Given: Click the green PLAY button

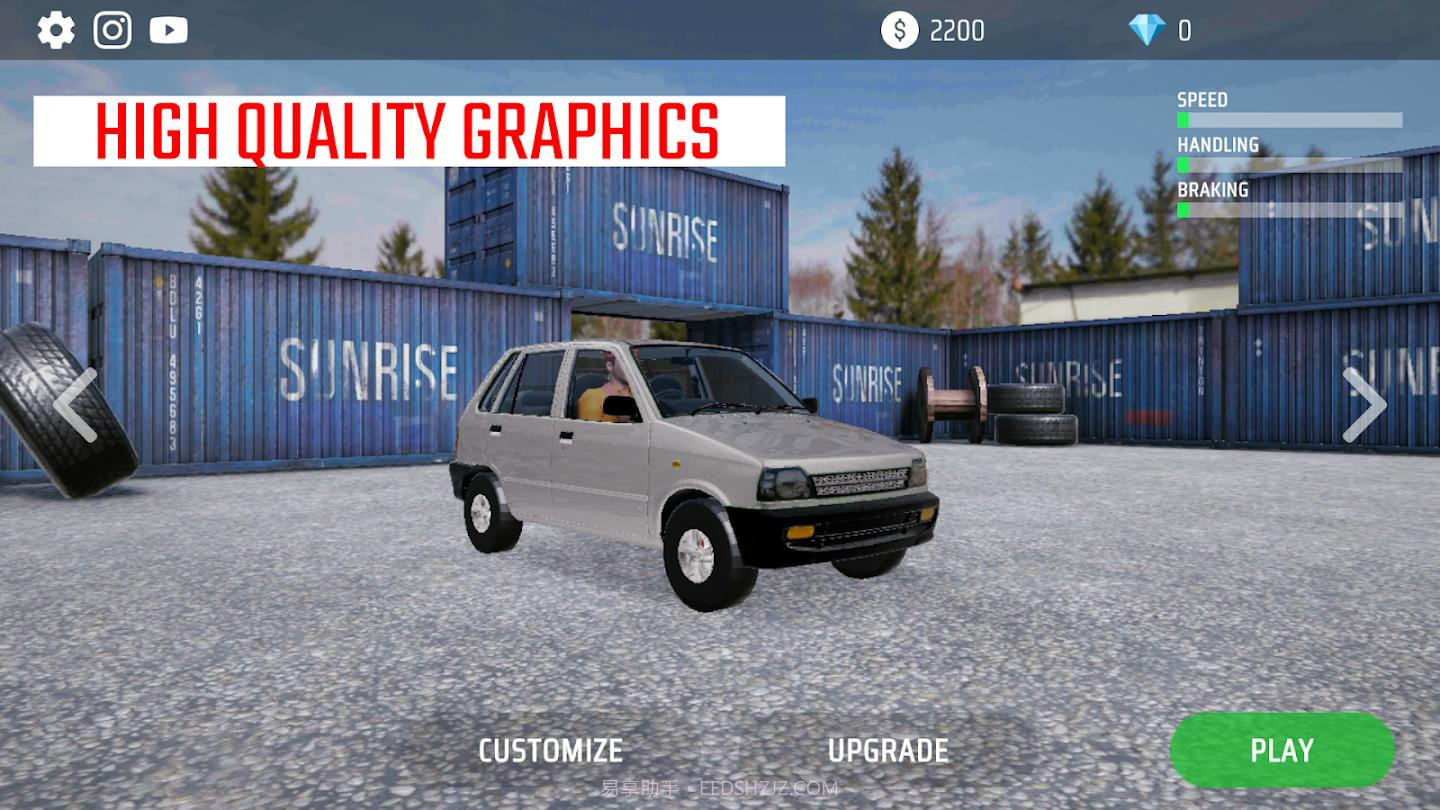Looking at the screenshot, I should [1282, 750].
